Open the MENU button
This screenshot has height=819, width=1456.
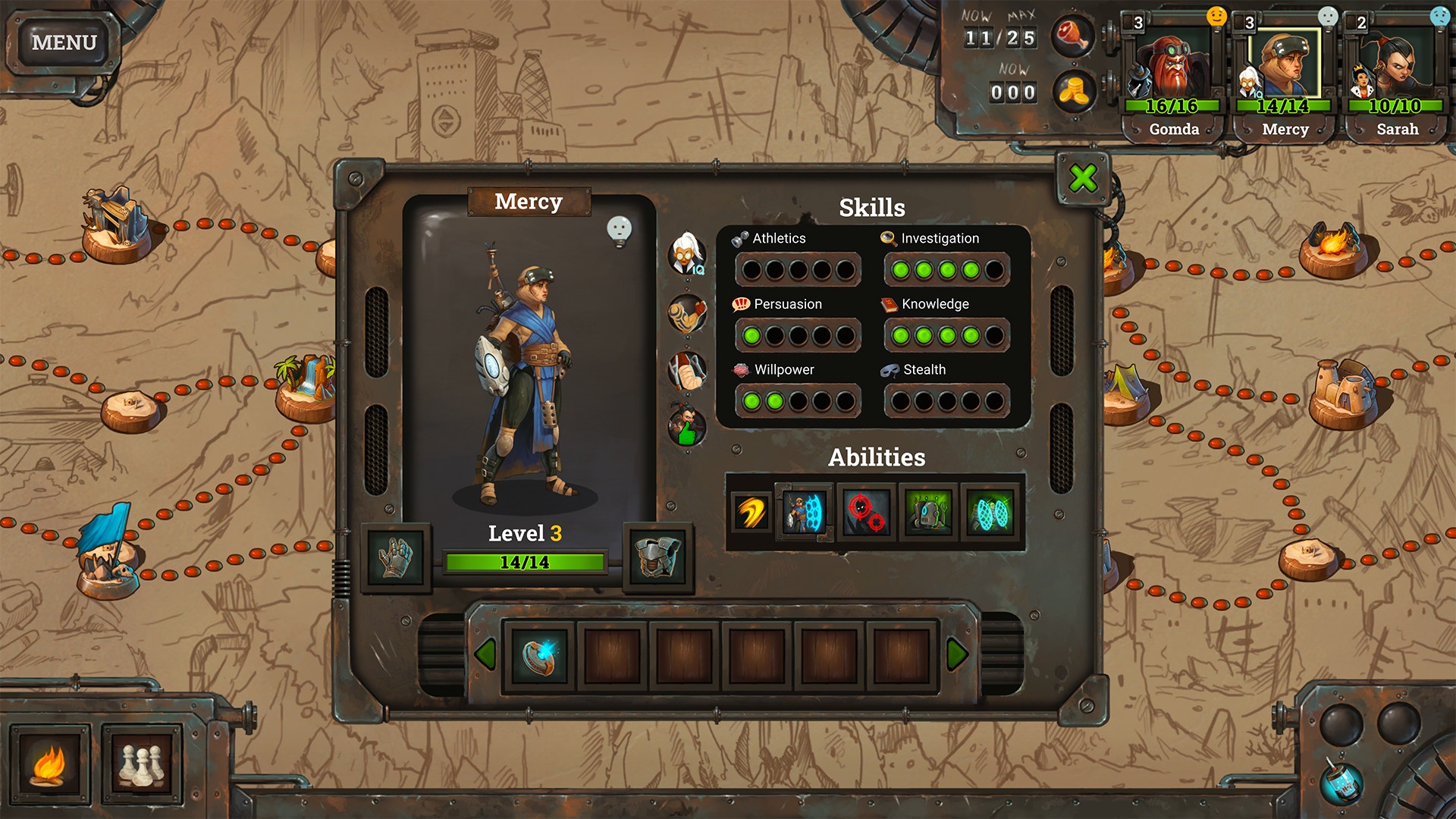[x=64, y=42]
